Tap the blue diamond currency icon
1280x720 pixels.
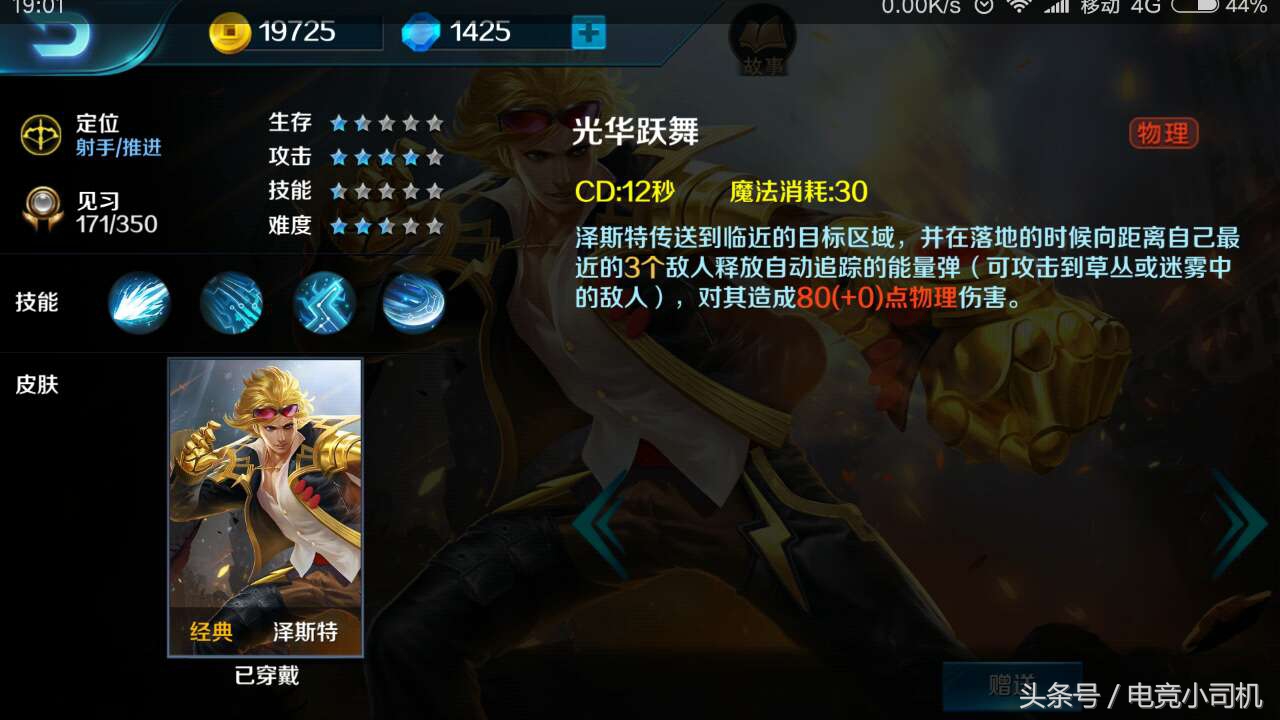pyautogui.click(x=419, y=31)
